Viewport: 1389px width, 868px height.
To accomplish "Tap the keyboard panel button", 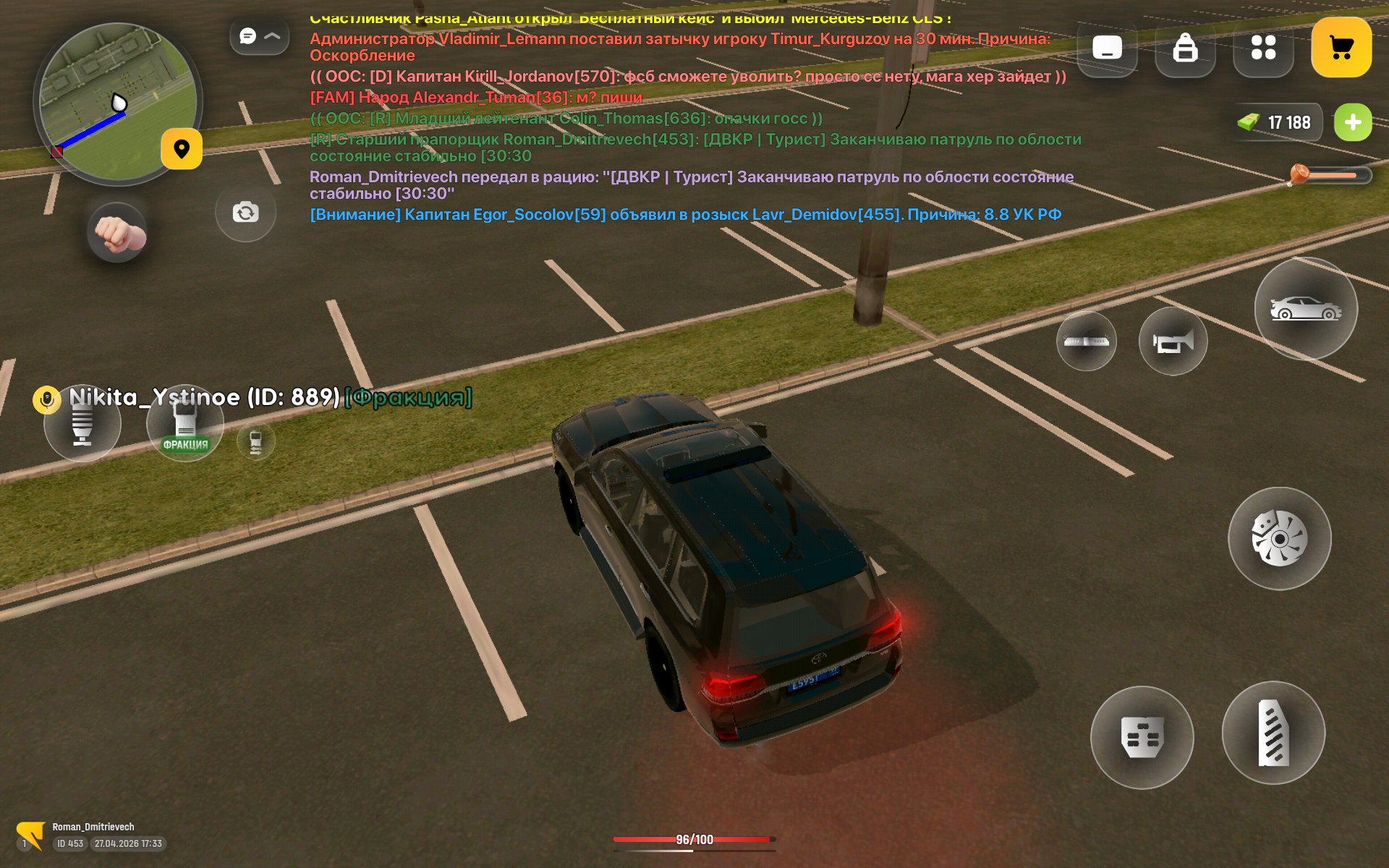I will point(1107,48).
